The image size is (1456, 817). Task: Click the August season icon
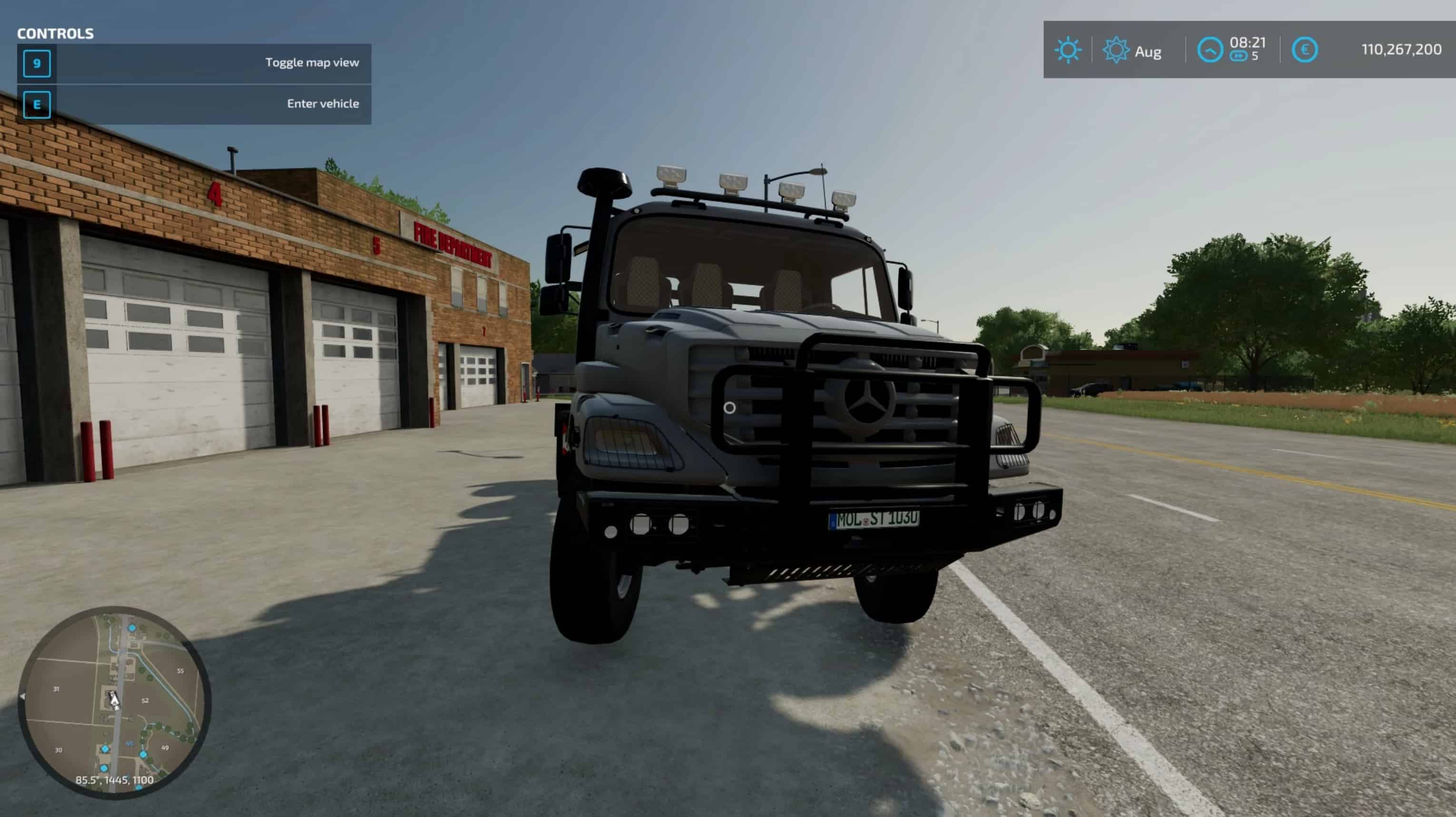(1116, 50)
